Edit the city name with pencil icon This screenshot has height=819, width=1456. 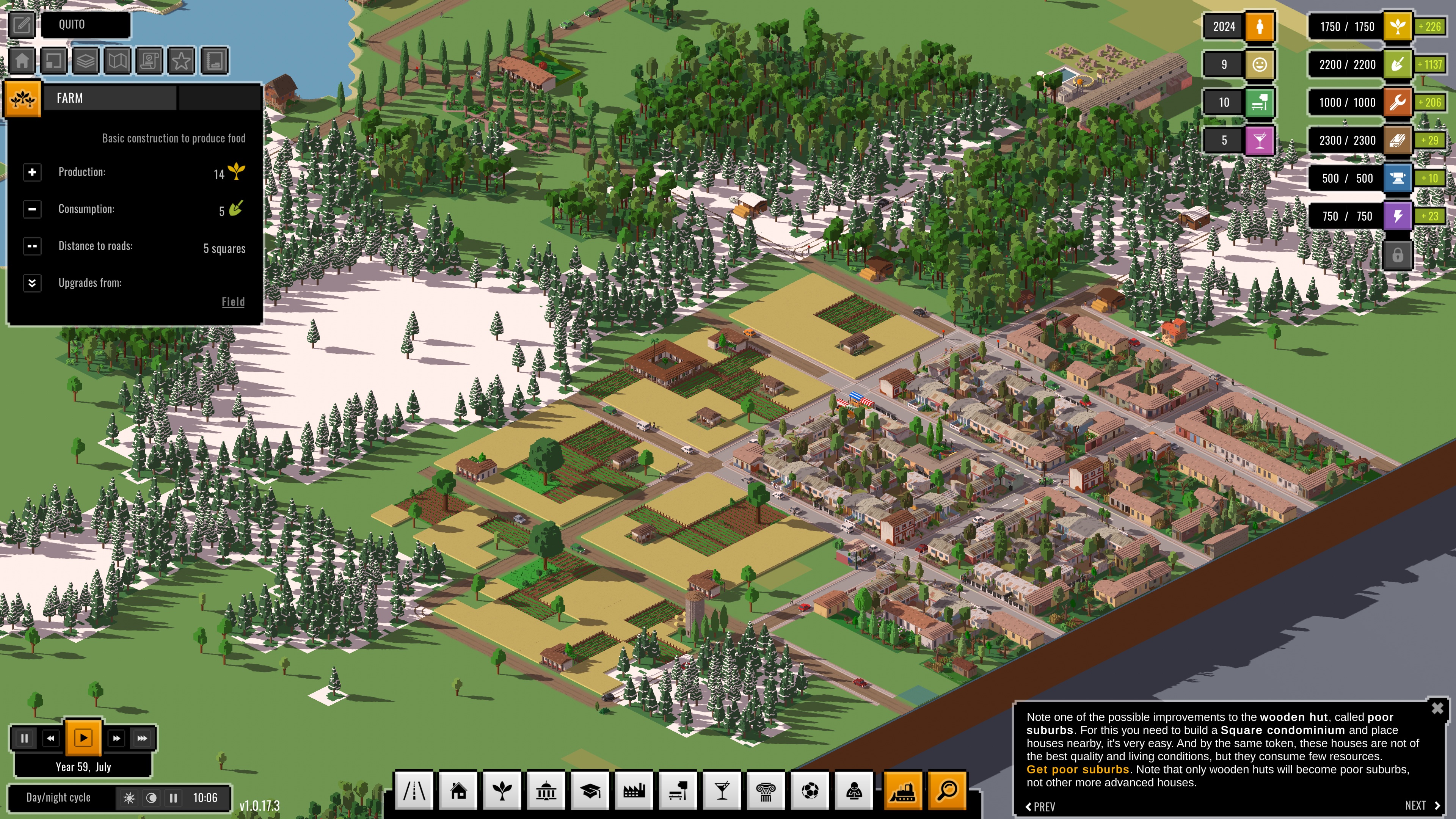click(22, 24)
